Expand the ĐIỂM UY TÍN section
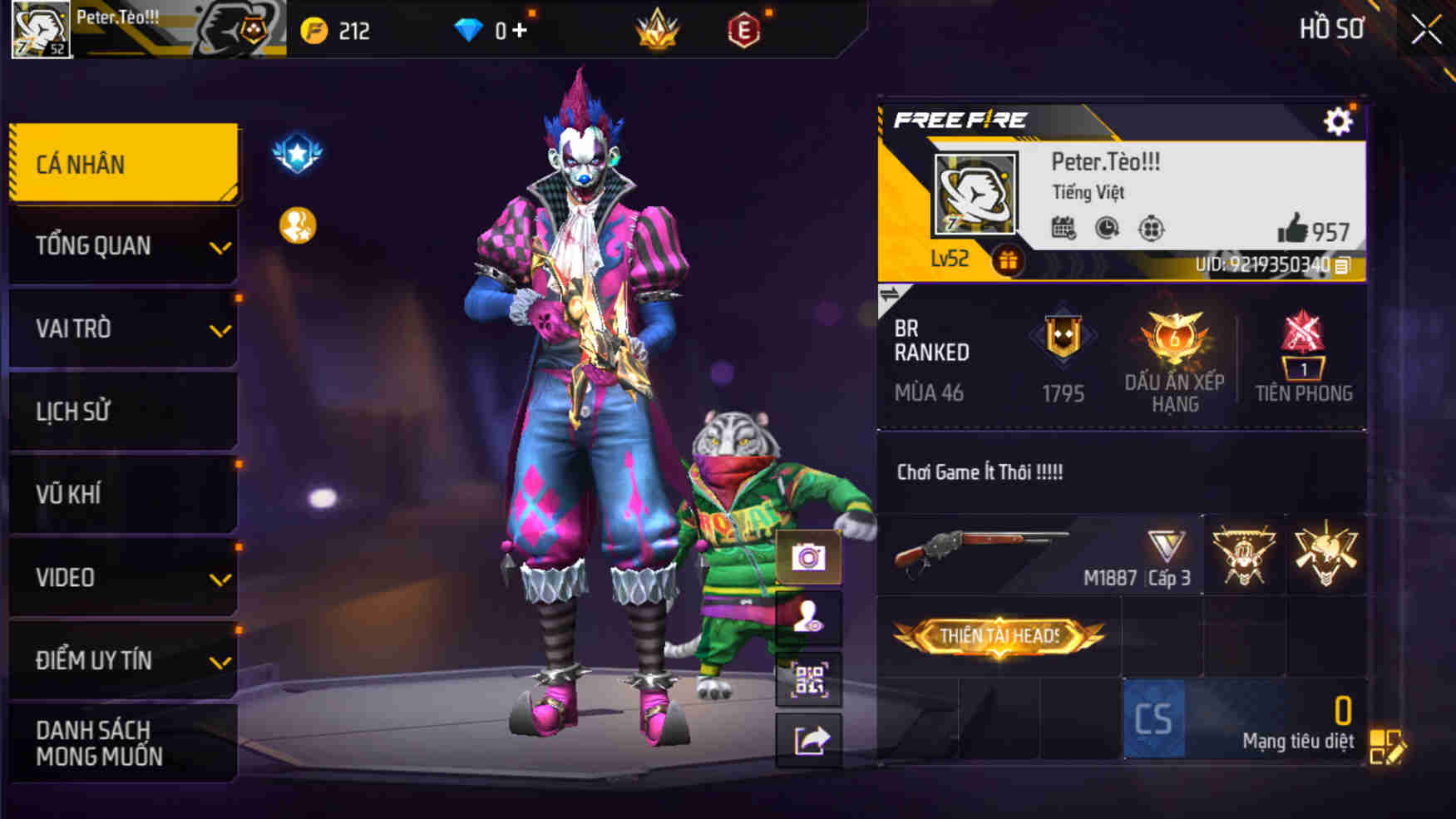 121,660
